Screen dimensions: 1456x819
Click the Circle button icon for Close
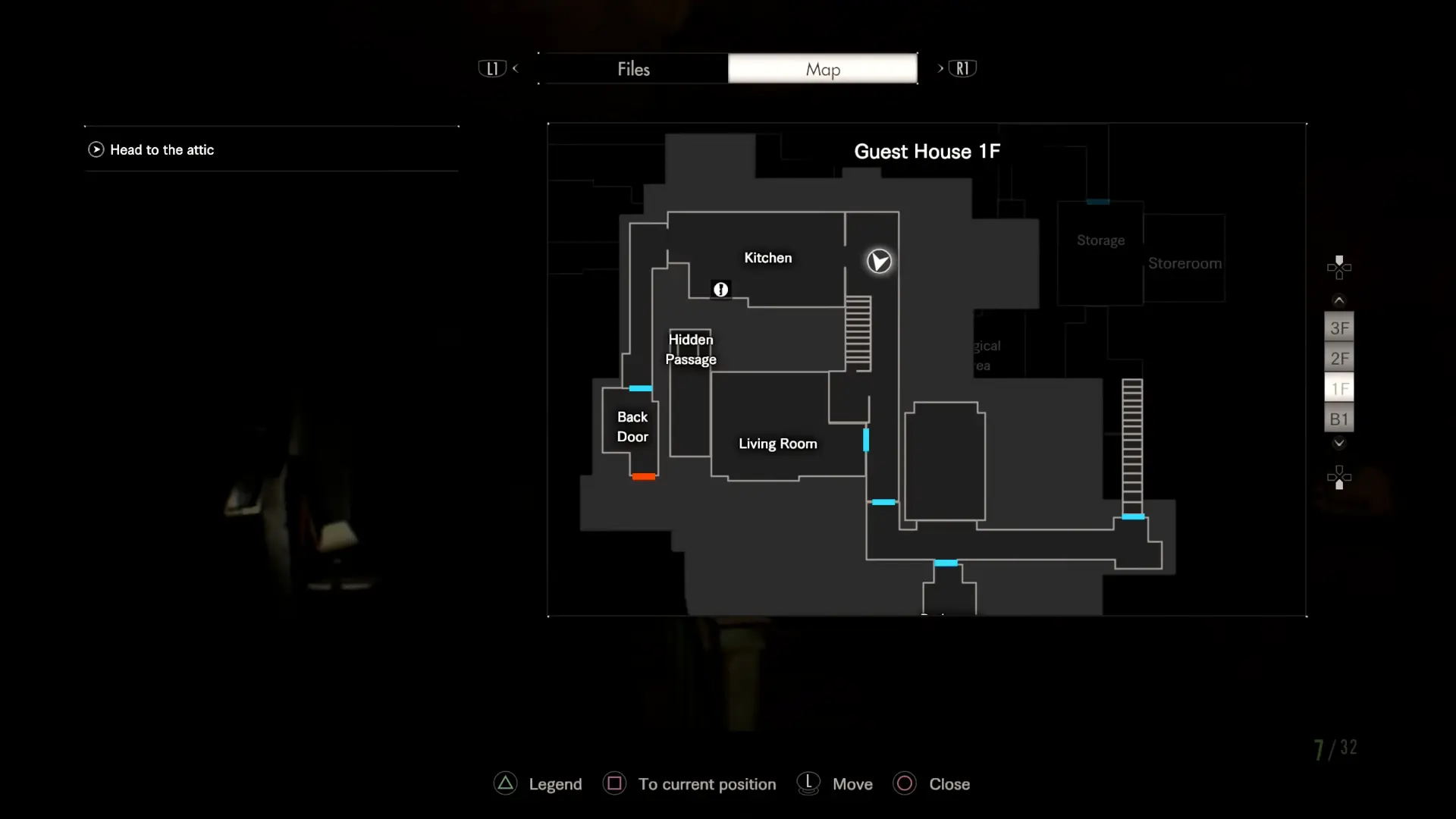[904, 783]
